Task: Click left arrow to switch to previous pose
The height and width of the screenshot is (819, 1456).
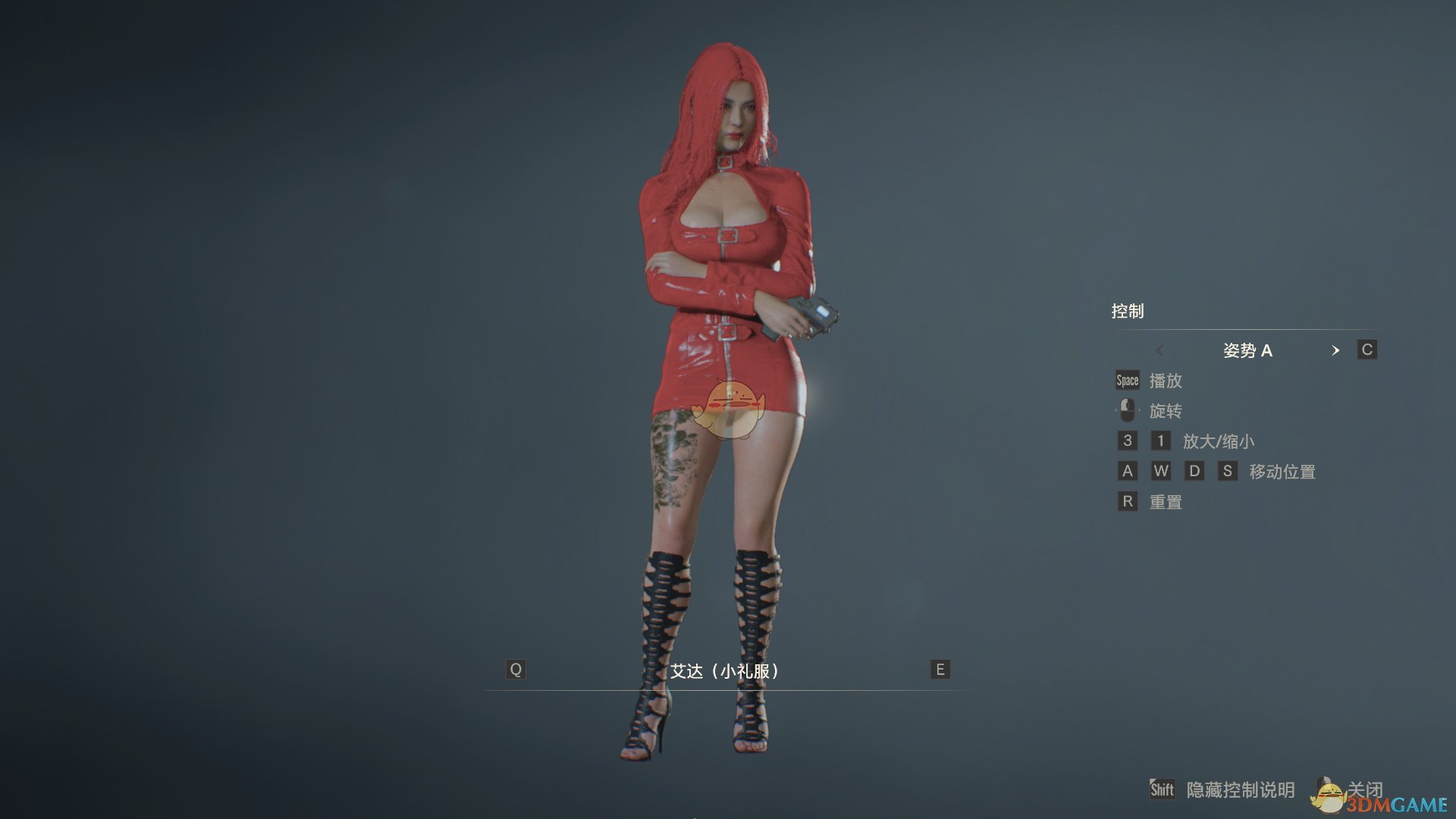Action: 1159,350
